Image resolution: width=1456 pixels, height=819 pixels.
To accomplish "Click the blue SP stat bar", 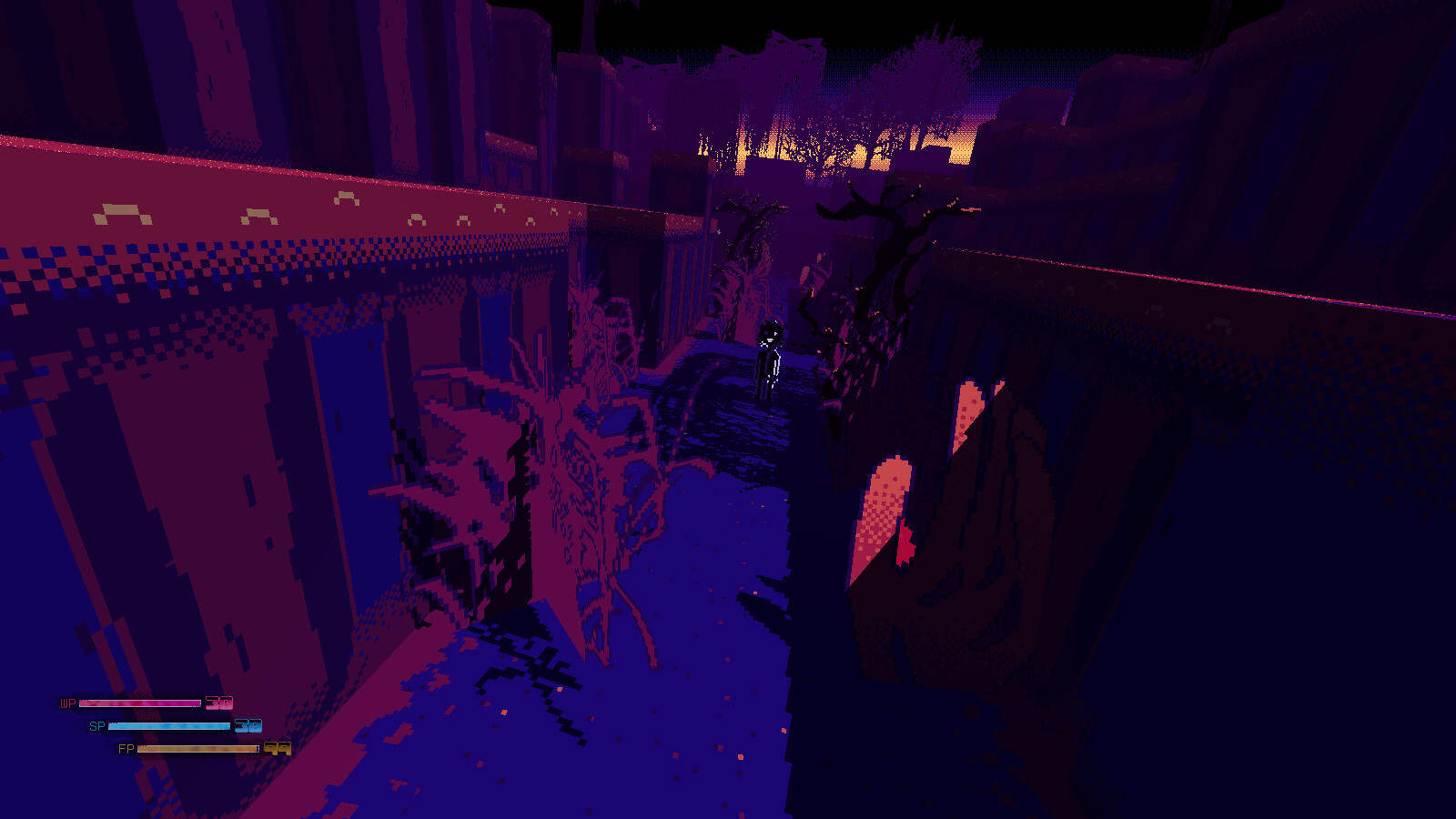I will point(168,726).
